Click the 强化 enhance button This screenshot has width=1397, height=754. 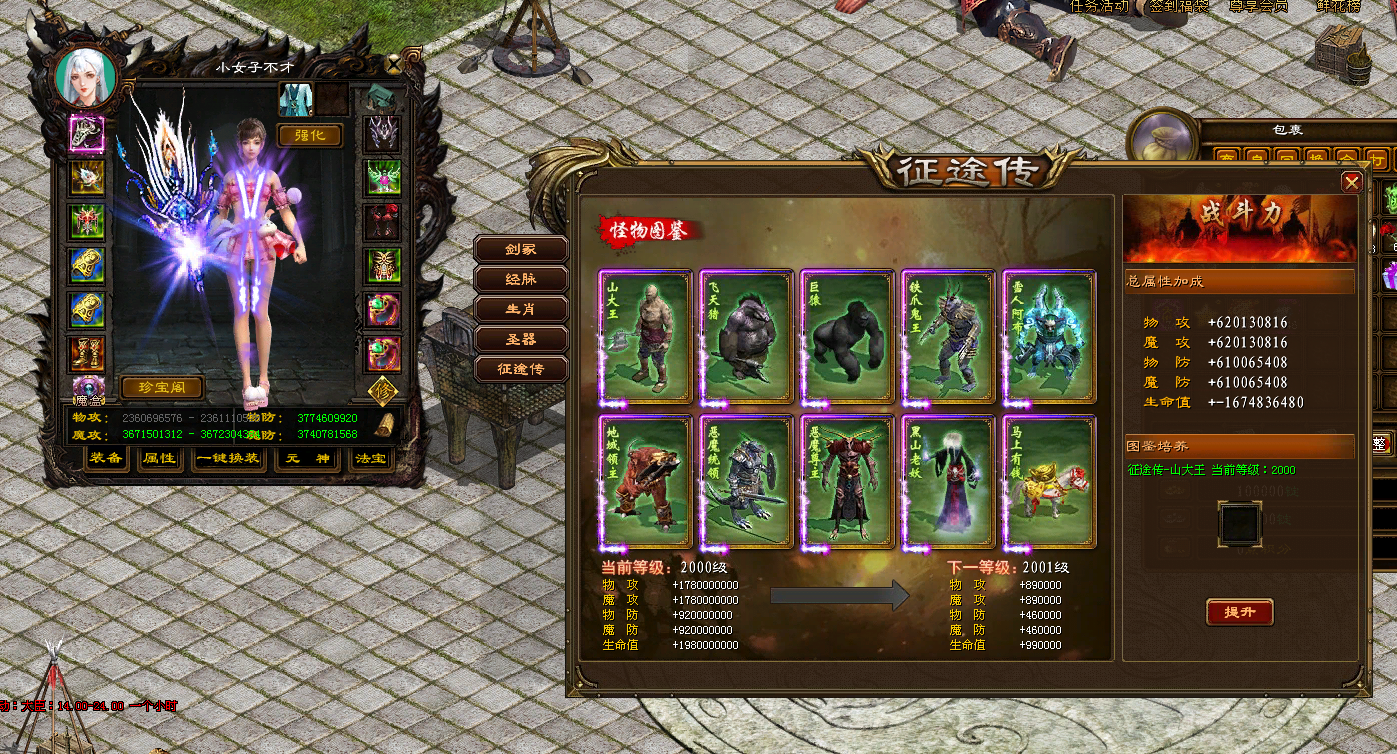[311, 136]
